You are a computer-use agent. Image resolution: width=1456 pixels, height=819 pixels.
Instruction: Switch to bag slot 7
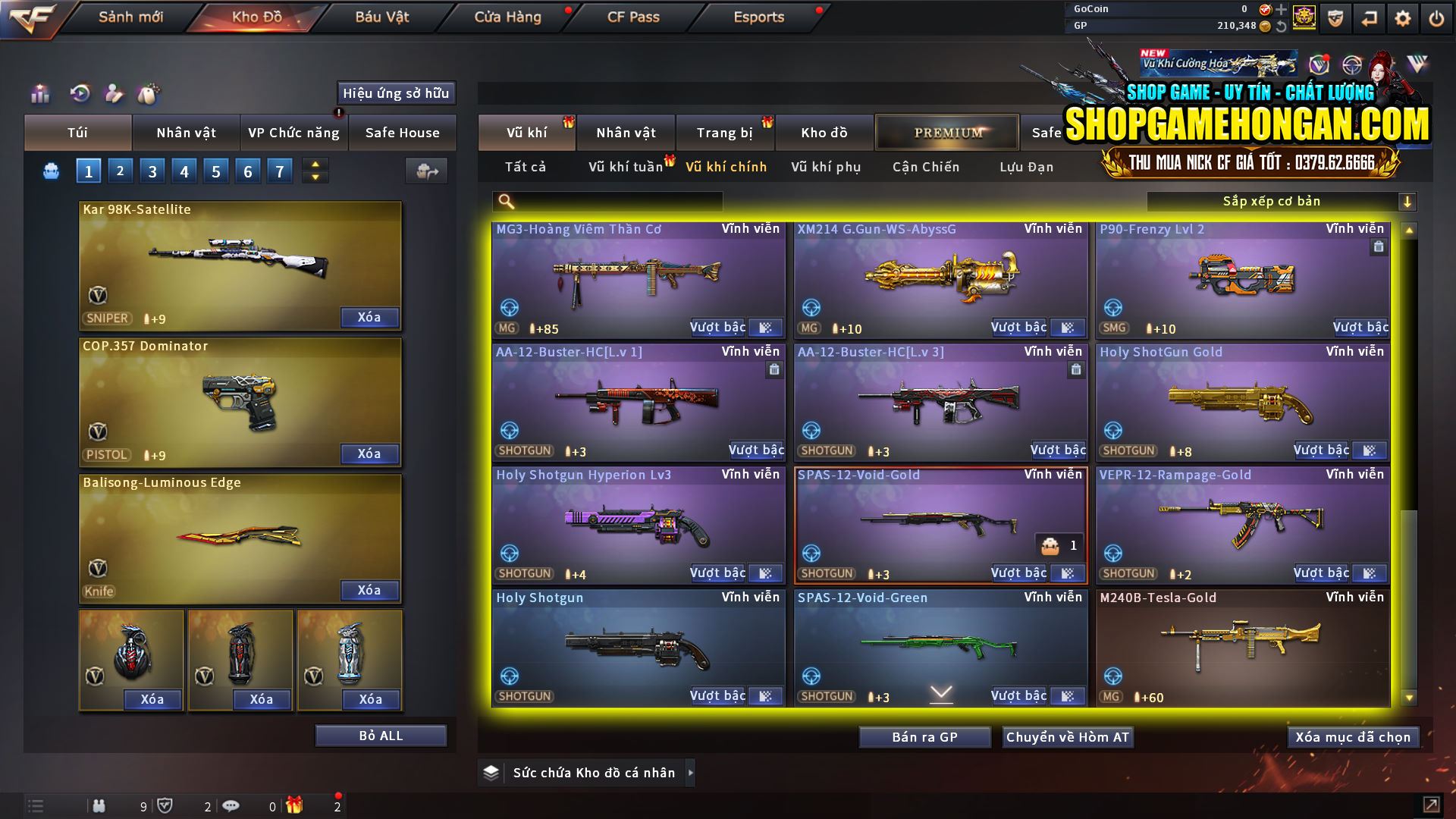[279, 171]
